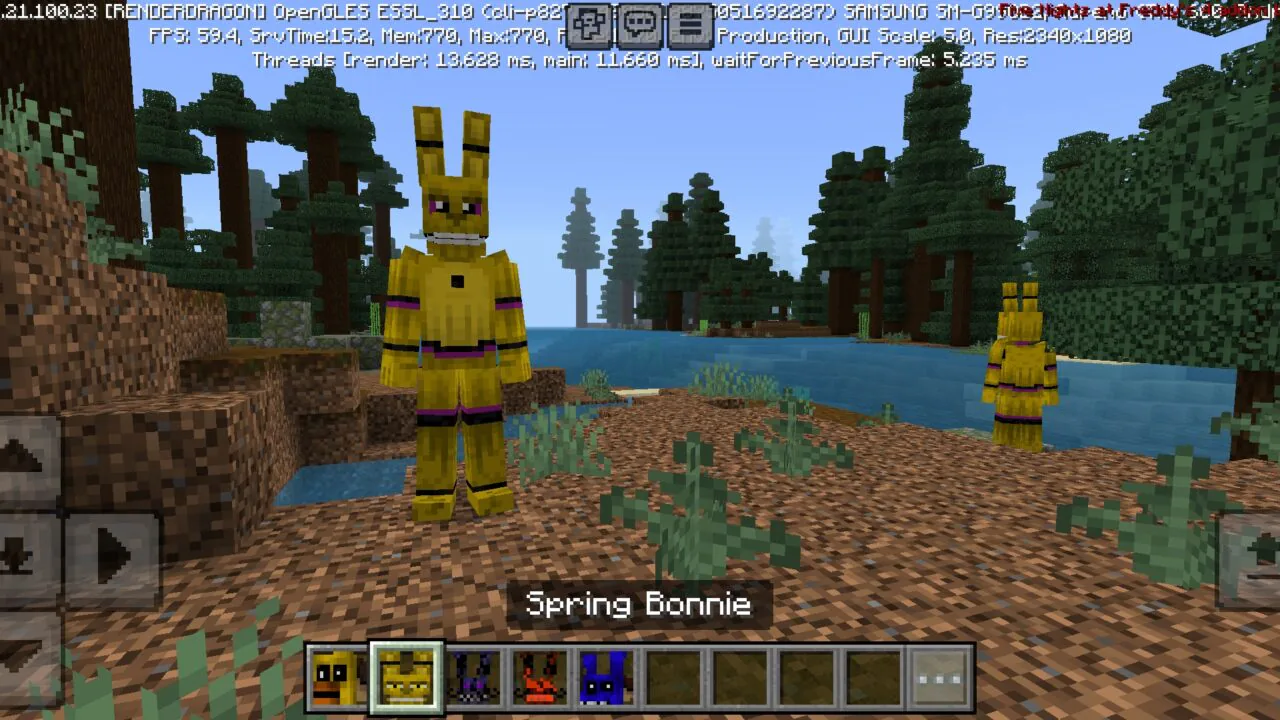Click the Spring Bonnie name label
The width and height of the screenshot is (1280, 720).
tap(639, 604)
